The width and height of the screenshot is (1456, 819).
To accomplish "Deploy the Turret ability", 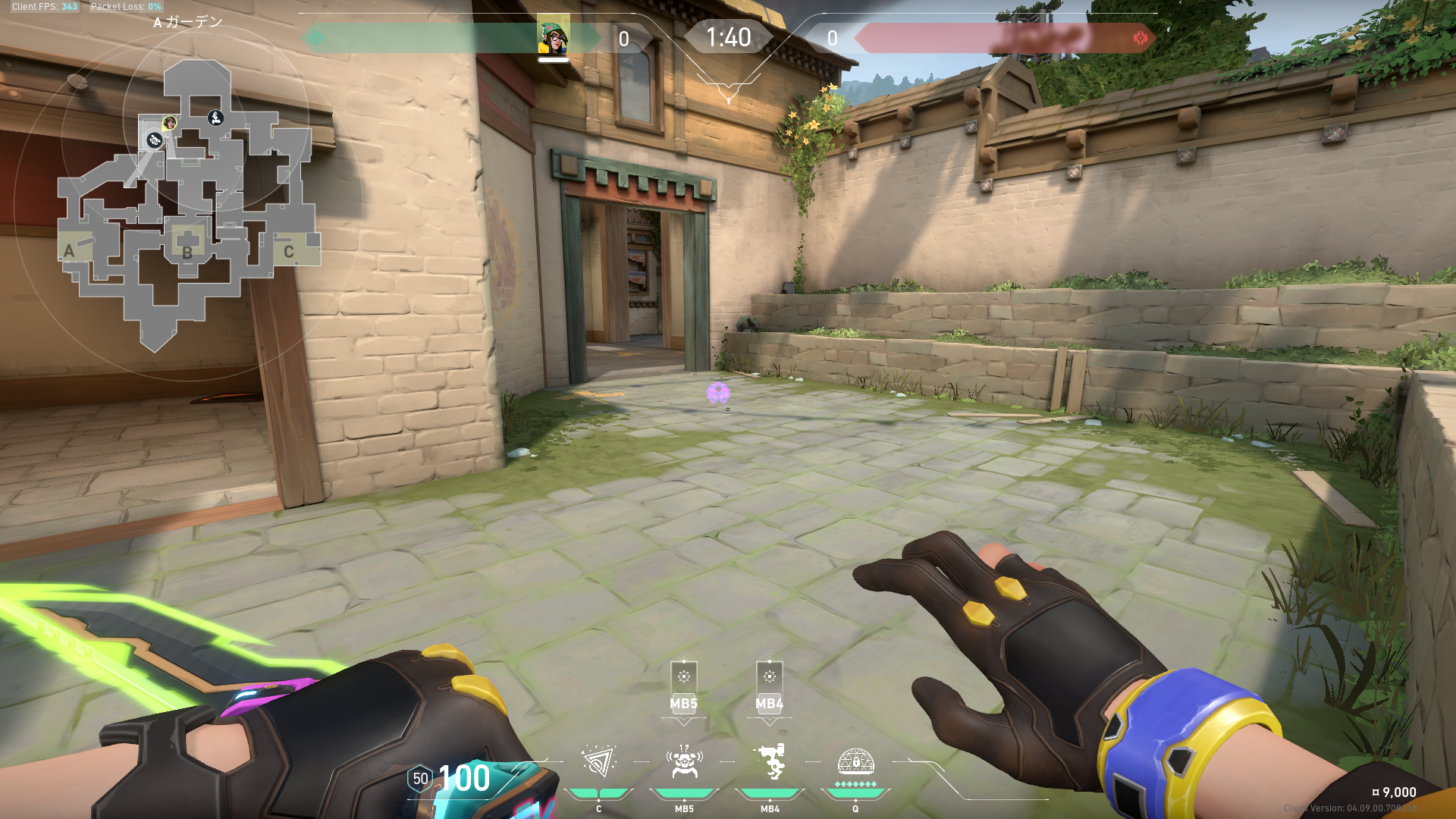I will [x=770, y=763].
